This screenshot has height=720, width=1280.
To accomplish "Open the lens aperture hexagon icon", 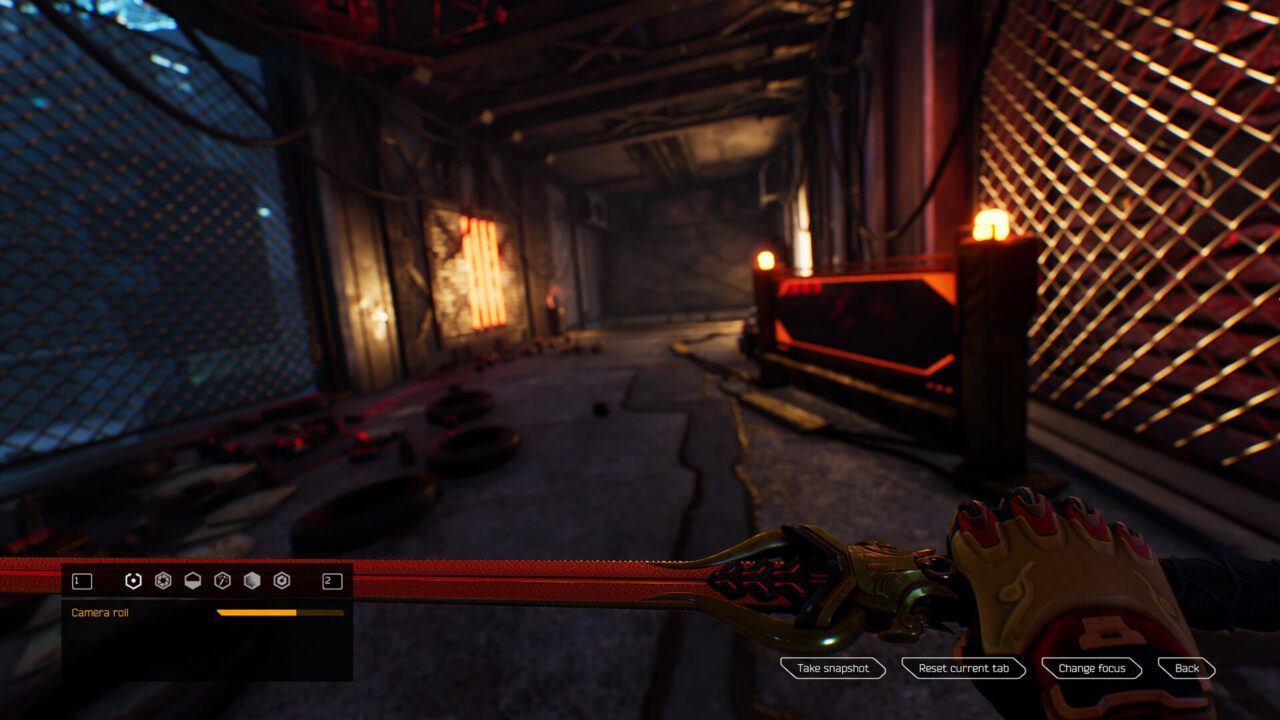I will [161, 581].
